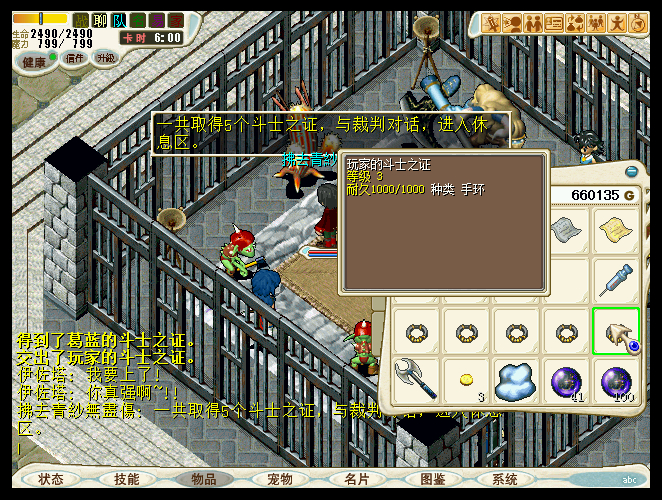Select the white cloud item slot
Screen dimensions: 662x500
point(516,380)
